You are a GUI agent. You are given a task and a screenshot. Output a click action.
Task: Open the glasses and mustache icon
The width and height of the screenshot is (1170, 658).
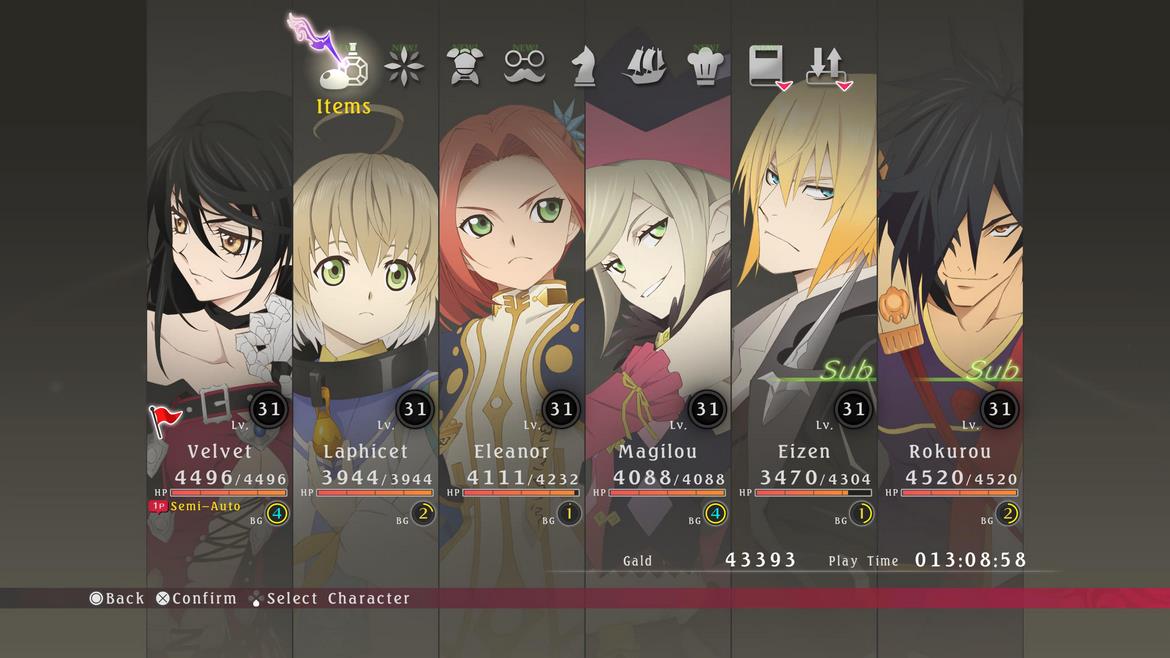tap(524, 66)
